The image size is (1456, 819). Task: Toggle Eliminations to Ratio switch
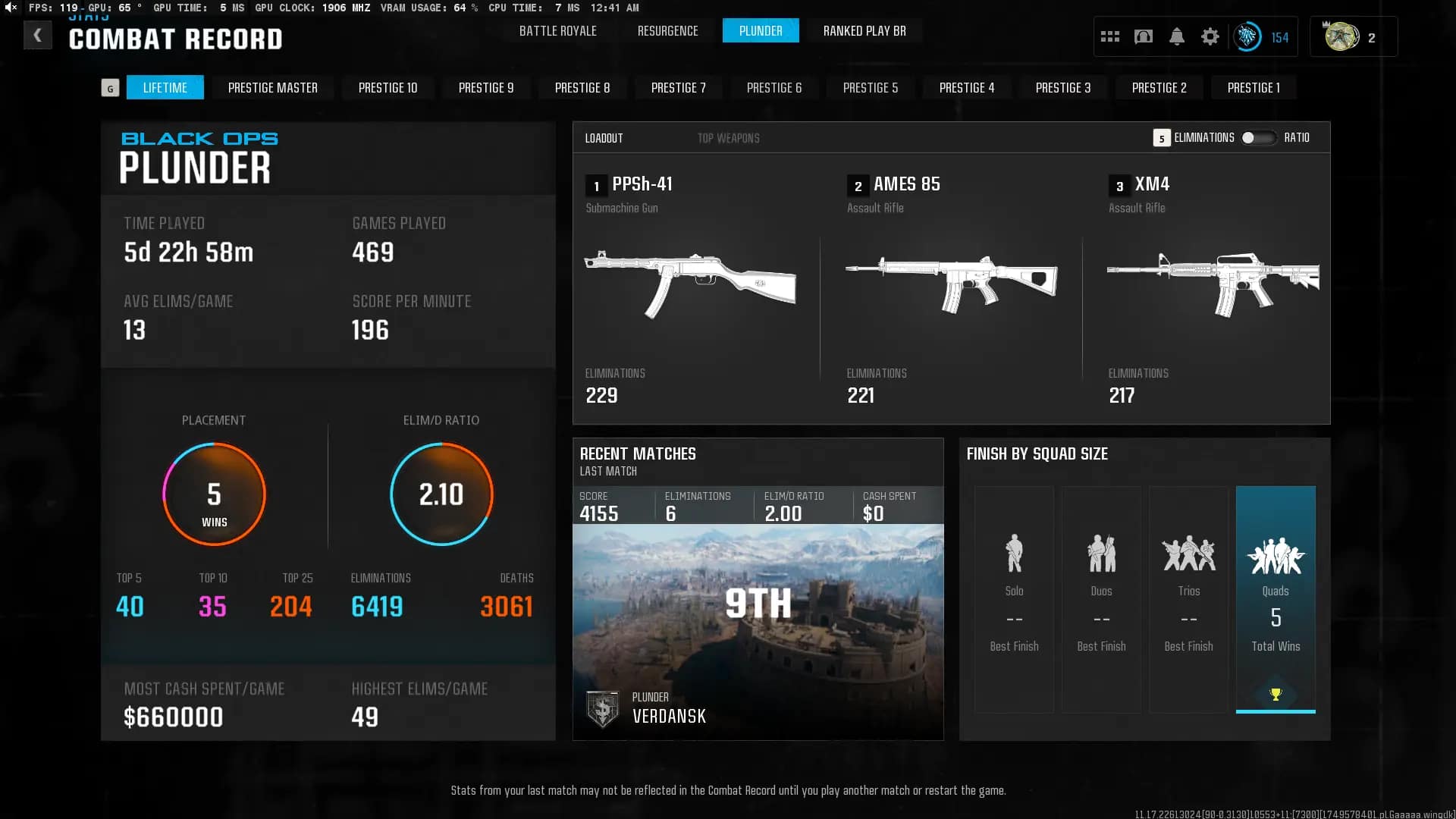(1258, 138)
